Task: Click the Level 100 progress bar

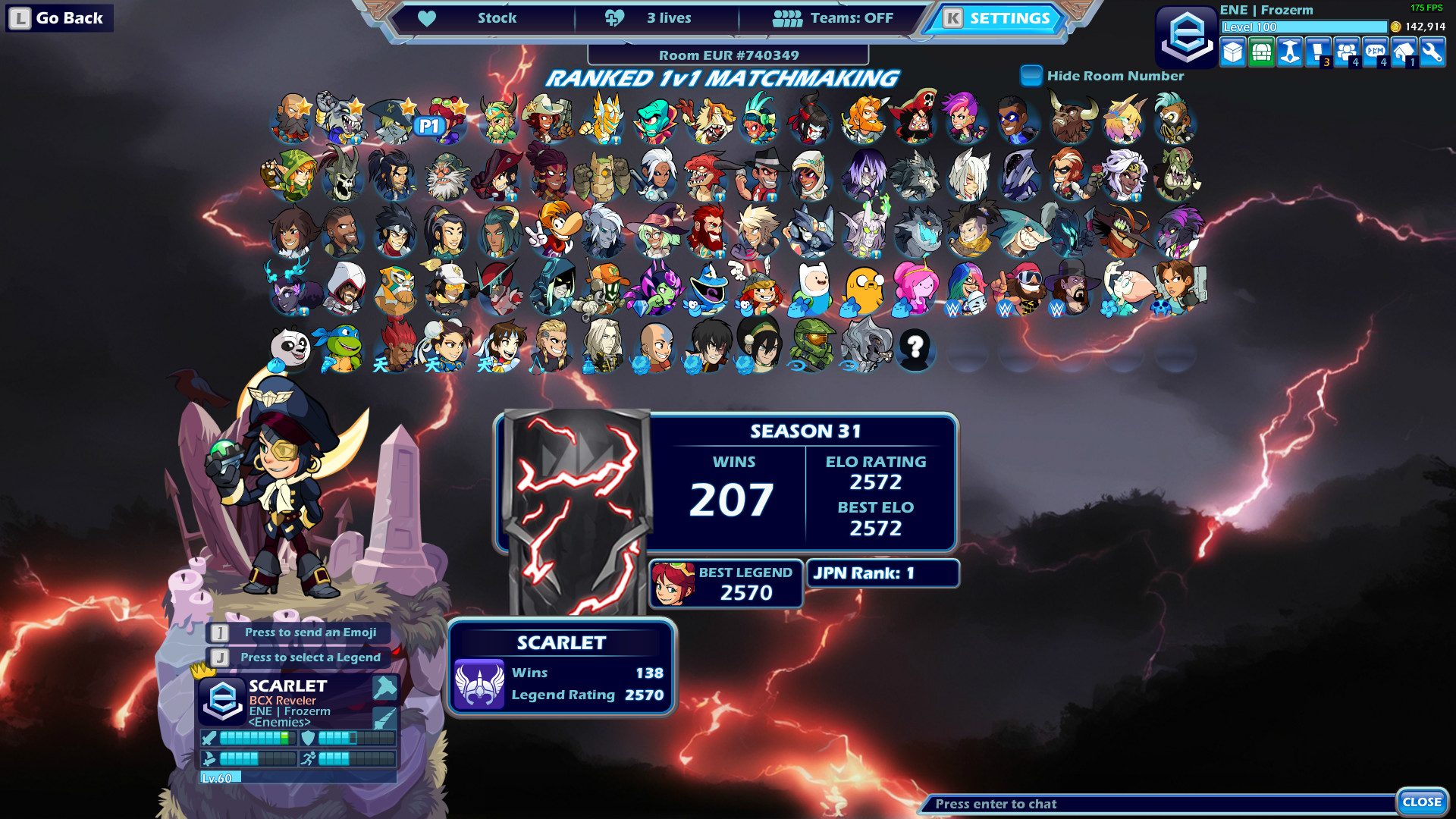Action: [1301, 27]
